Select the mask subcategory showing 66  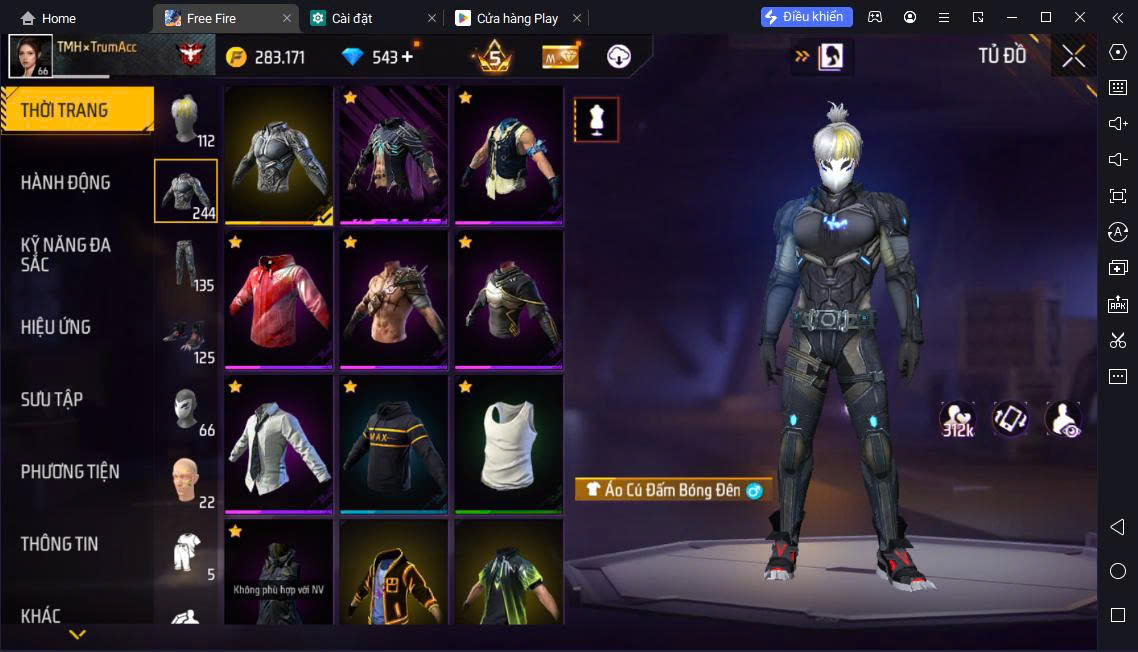click(186, 410)
